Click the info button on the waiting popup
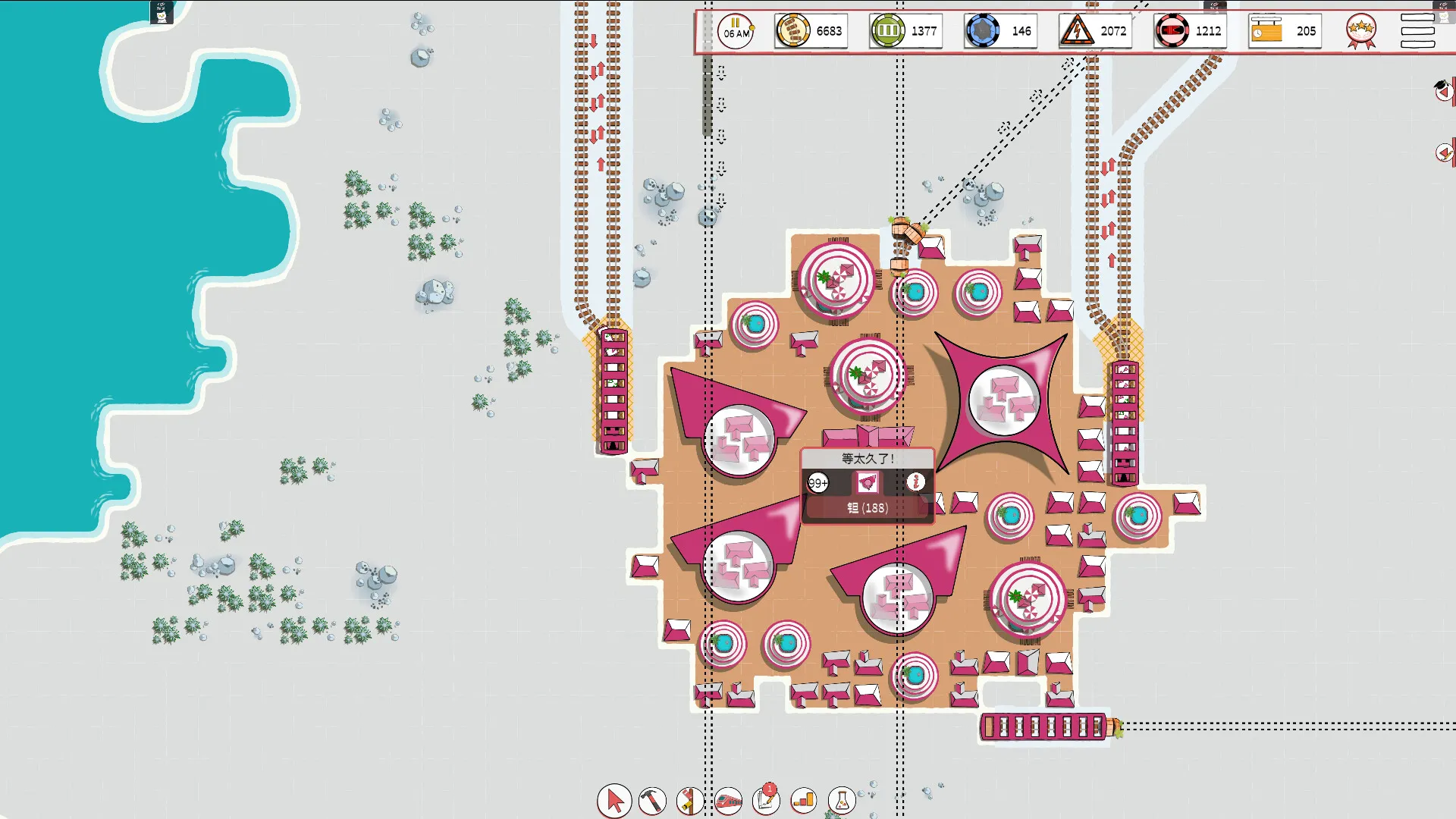This screenshot has height=819, width=1456. (x=915, y=480)
